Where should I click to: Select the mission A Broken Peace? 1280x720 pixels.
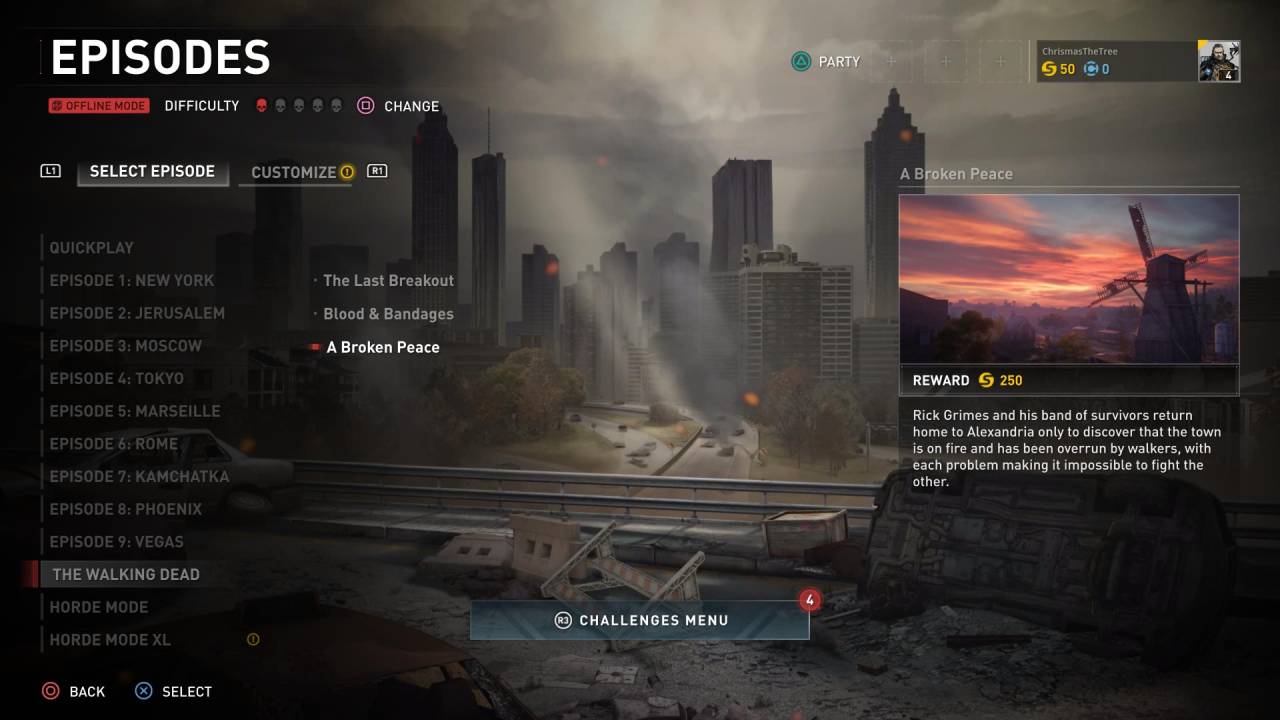[382, 346]
